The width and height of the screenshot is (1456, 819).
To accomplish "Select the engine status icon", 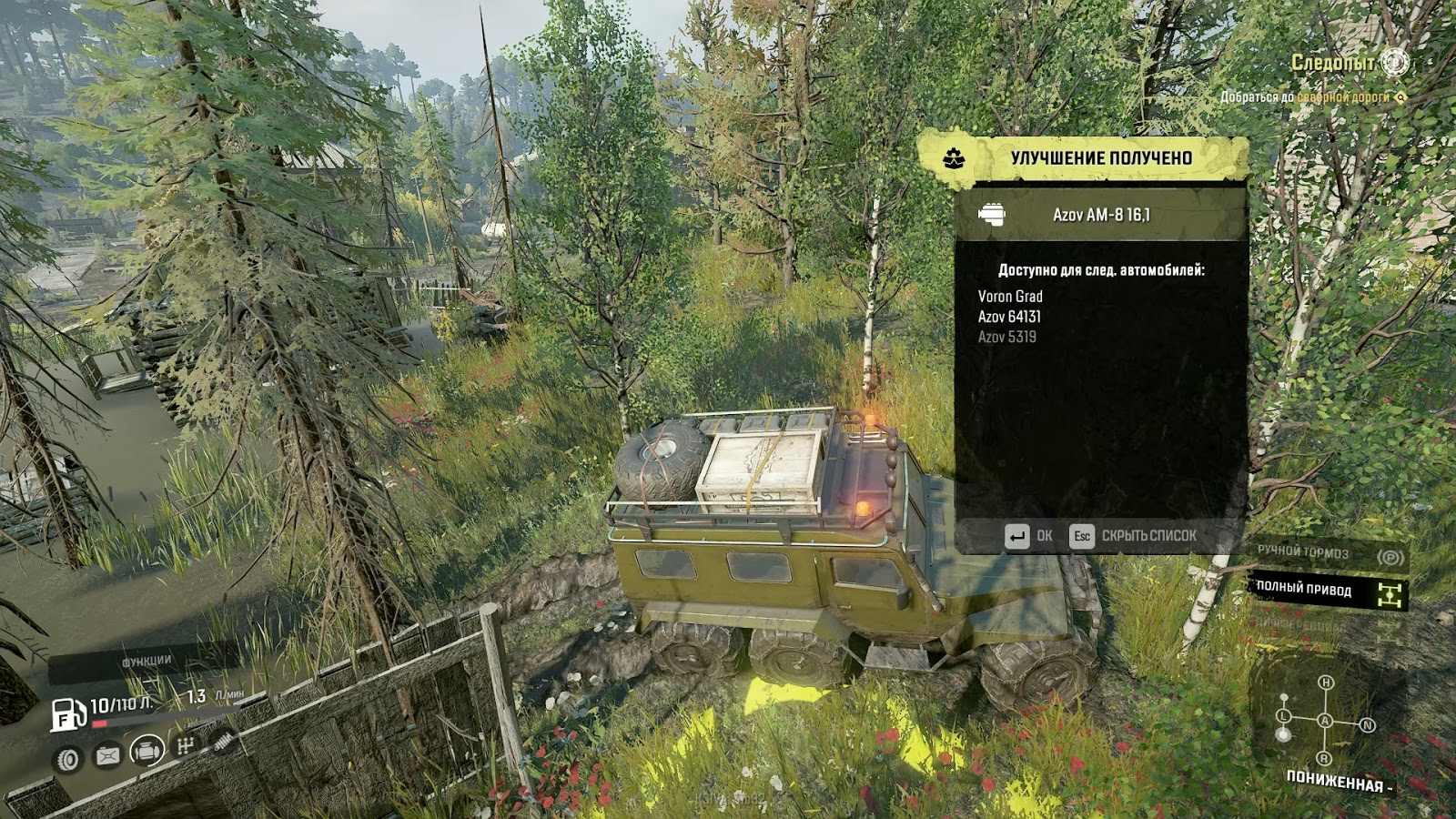I will 147,751.
